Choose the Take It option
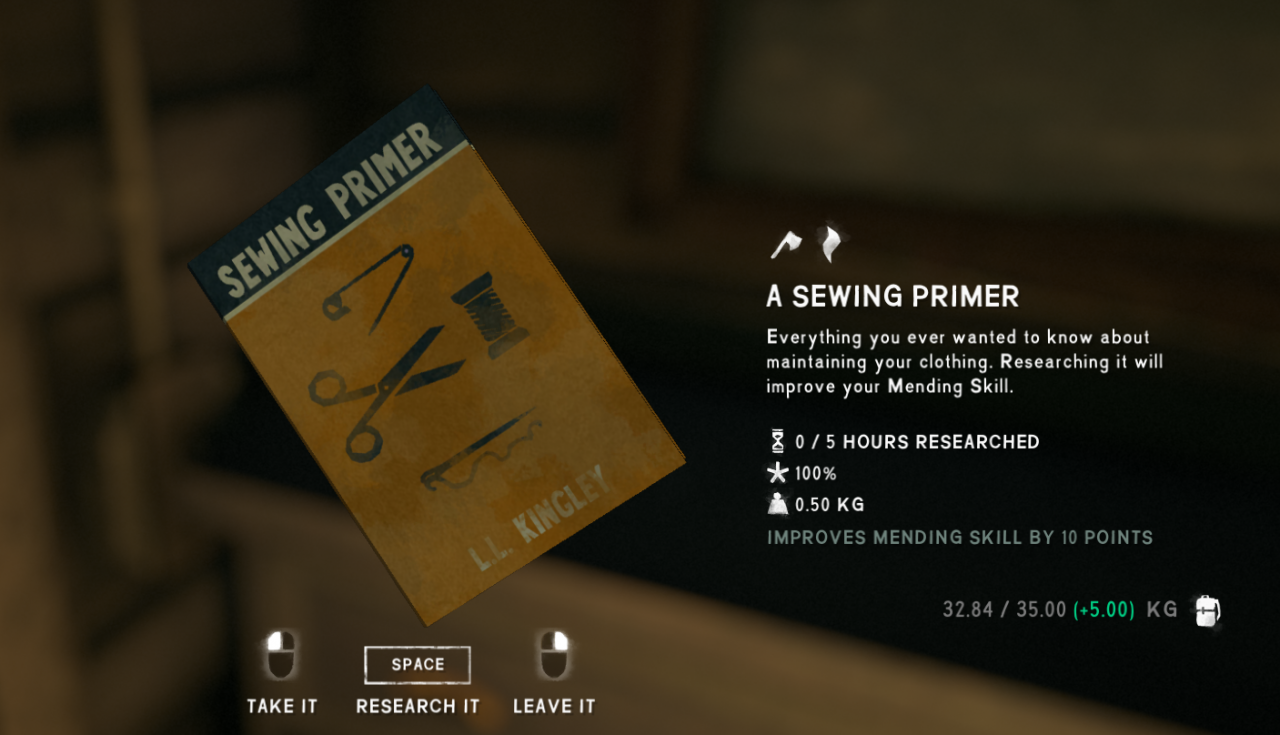 point(282,705)
